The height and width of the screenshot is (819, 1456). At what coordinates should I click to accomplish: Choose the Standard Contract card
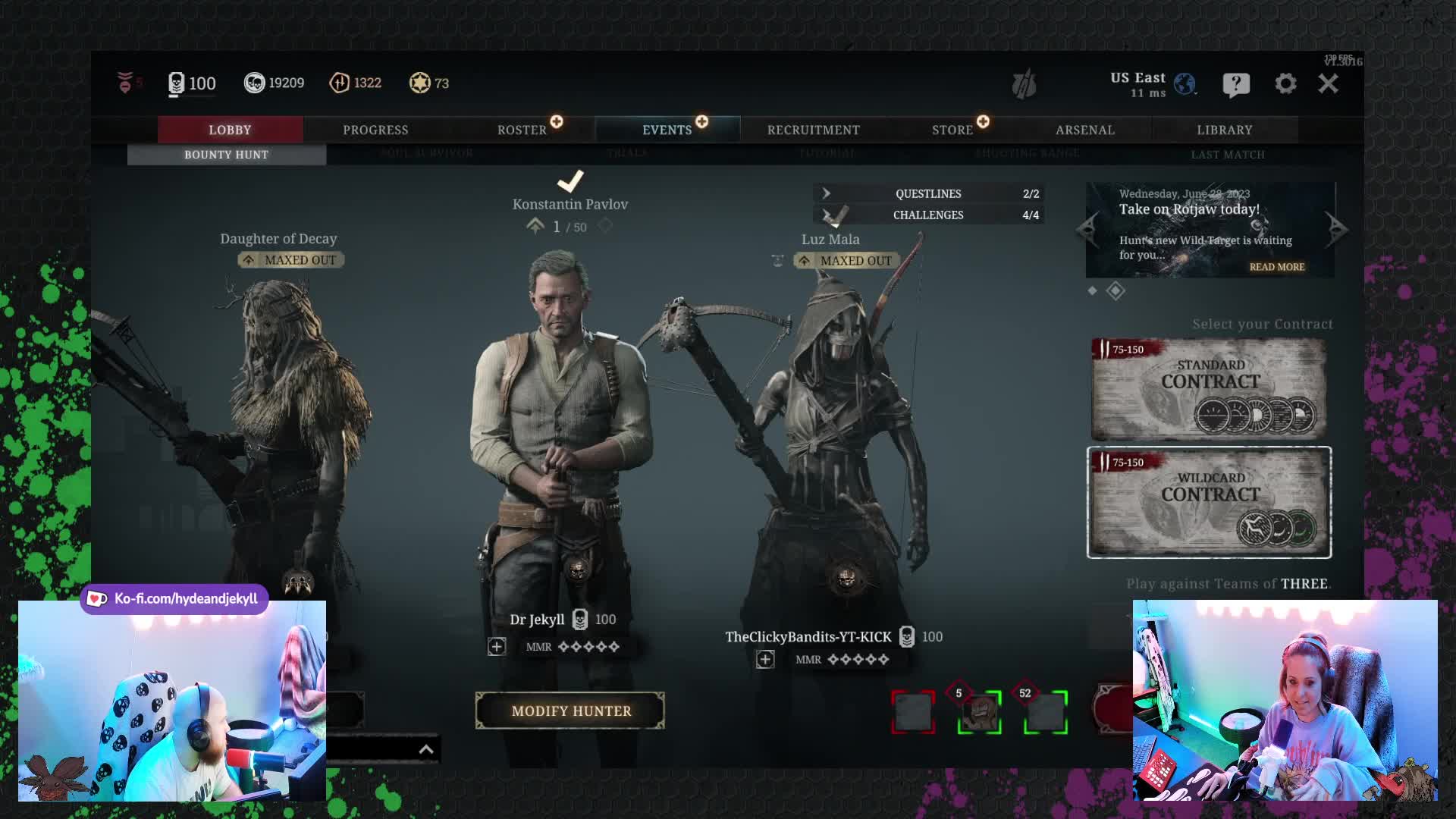pyautogui.click(x=1209, y=389)
